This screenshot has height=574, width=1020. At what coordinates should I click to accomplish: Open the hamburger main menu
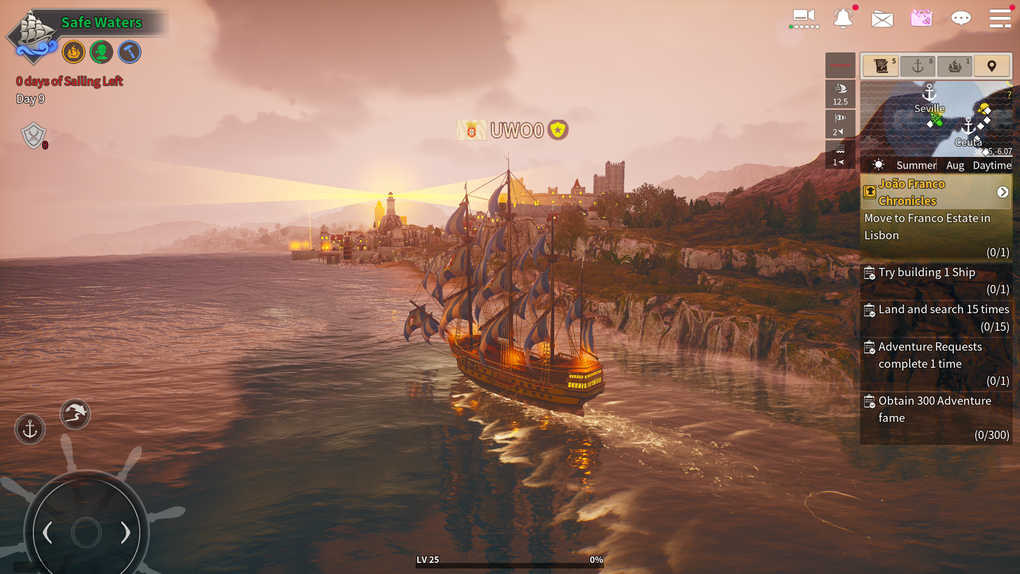click(x=1000, y=18)
